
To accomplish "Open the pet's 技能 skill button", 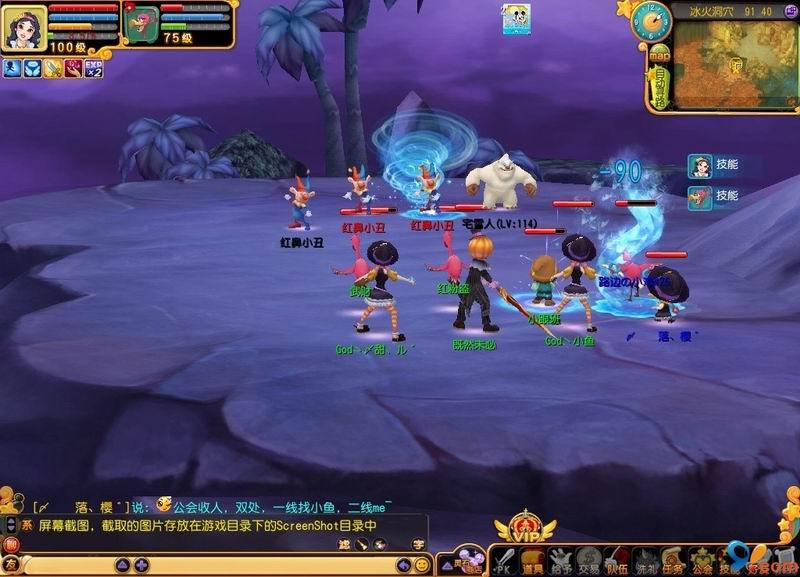I will point(714,196).
